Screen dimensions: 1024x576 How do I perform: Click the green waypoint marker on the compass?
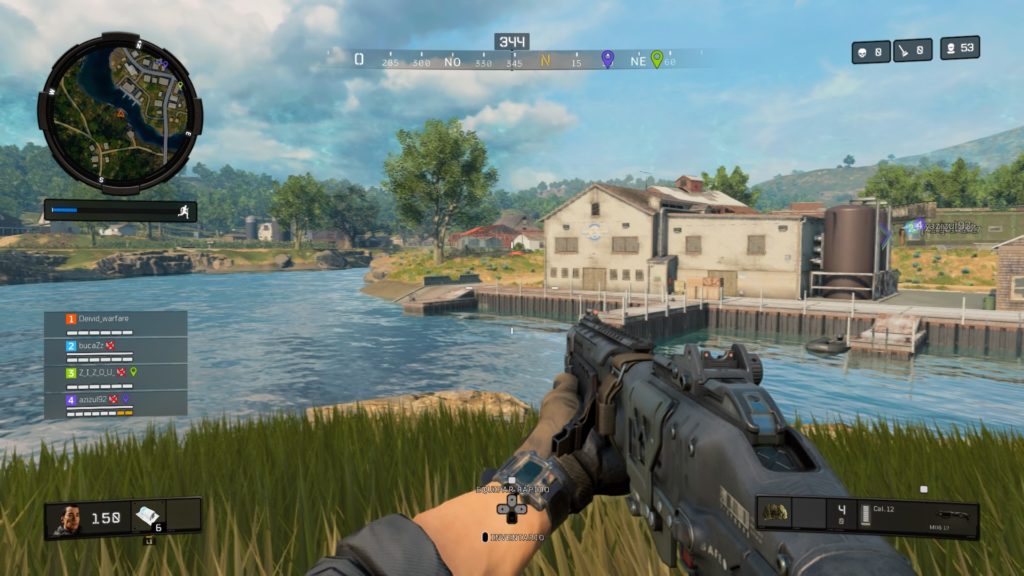657,59
